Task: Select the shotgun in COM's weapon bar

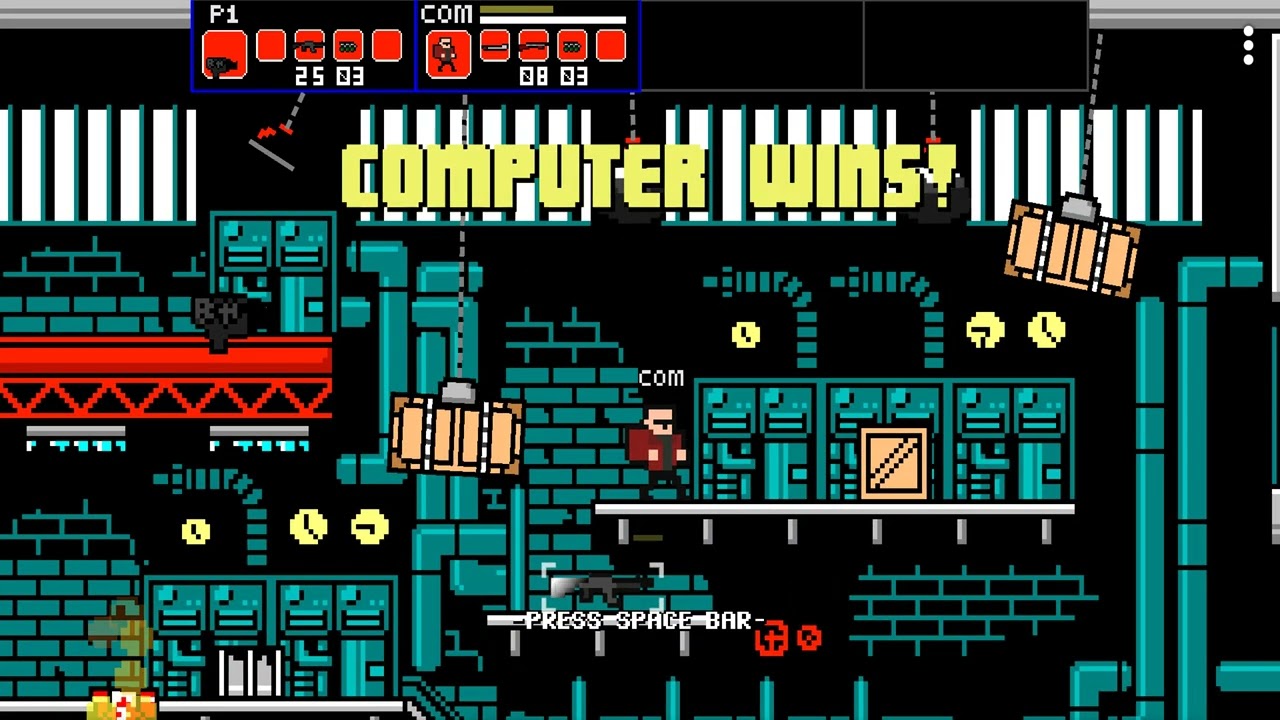Action: (532, 46)
